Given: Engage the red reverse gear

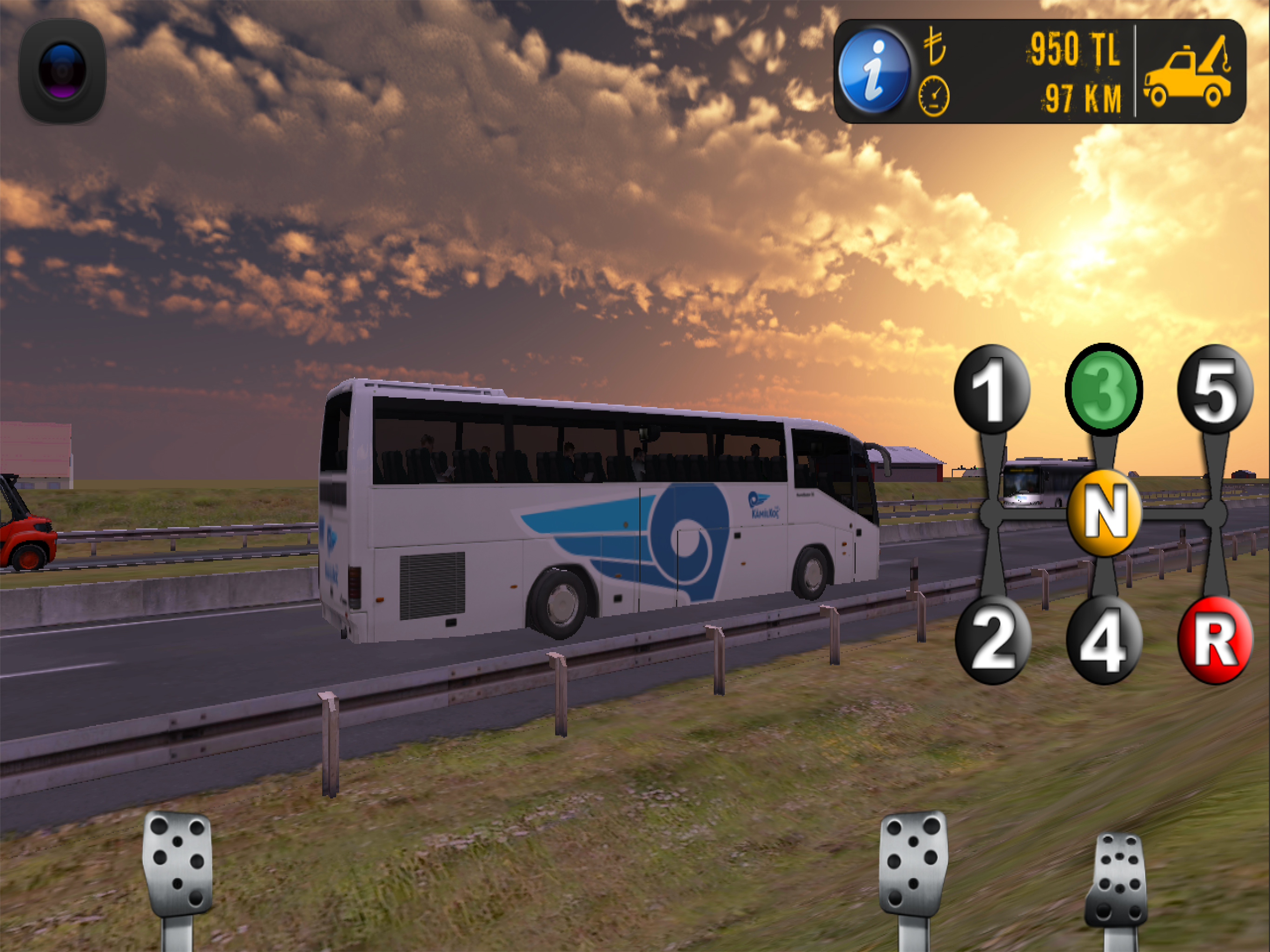Looking at the screenshot, I should point(1215,640).
